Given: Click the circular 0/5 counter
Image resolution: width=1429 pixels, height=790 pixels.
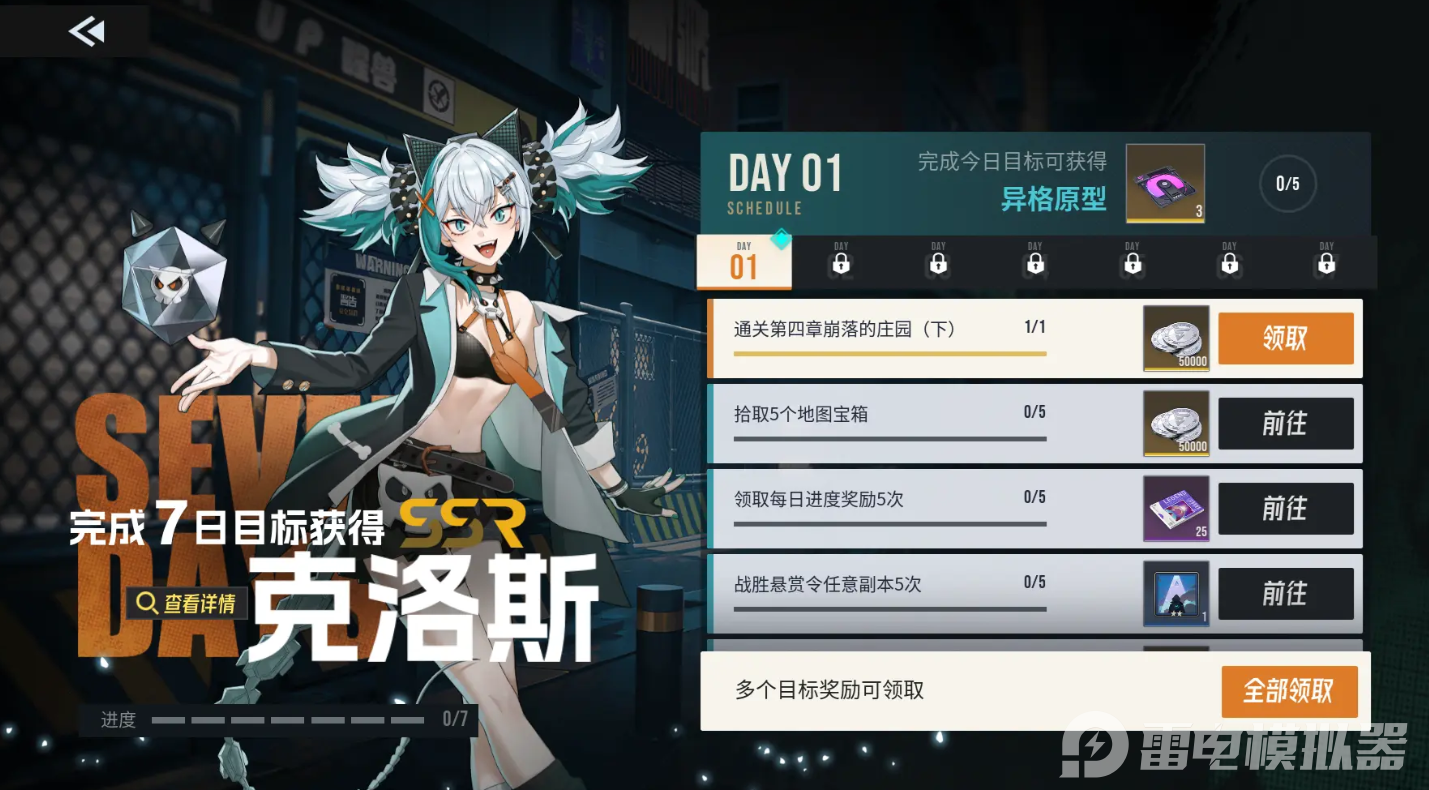Looking at the screenshot, I should pyautogui.click(x=1288, y=184).
